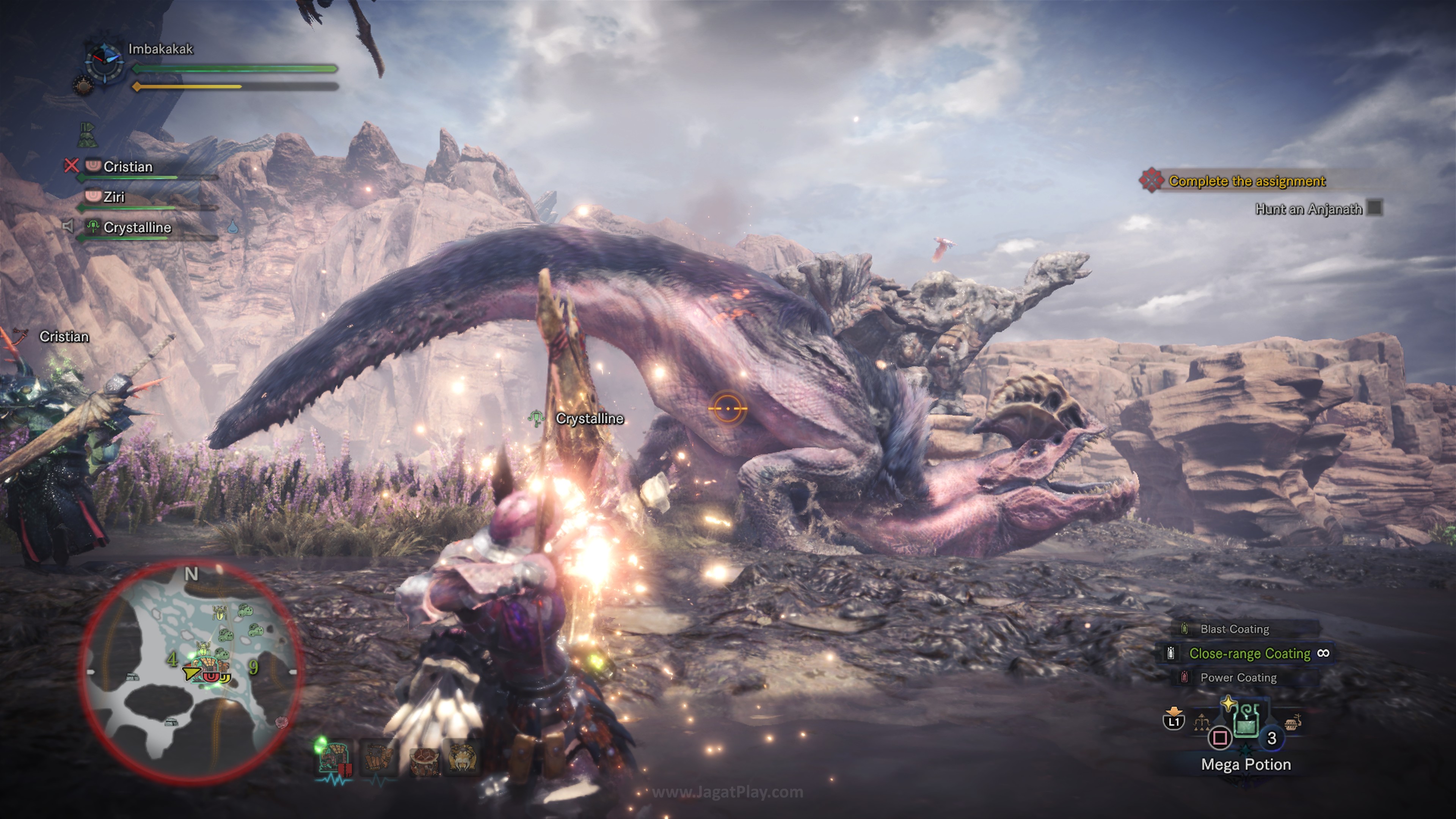The height and width of the screenshot is (819, 1456).
Task: Select party member Crystalline in the list
Action: pyautogui.click(x=137, y=227)
